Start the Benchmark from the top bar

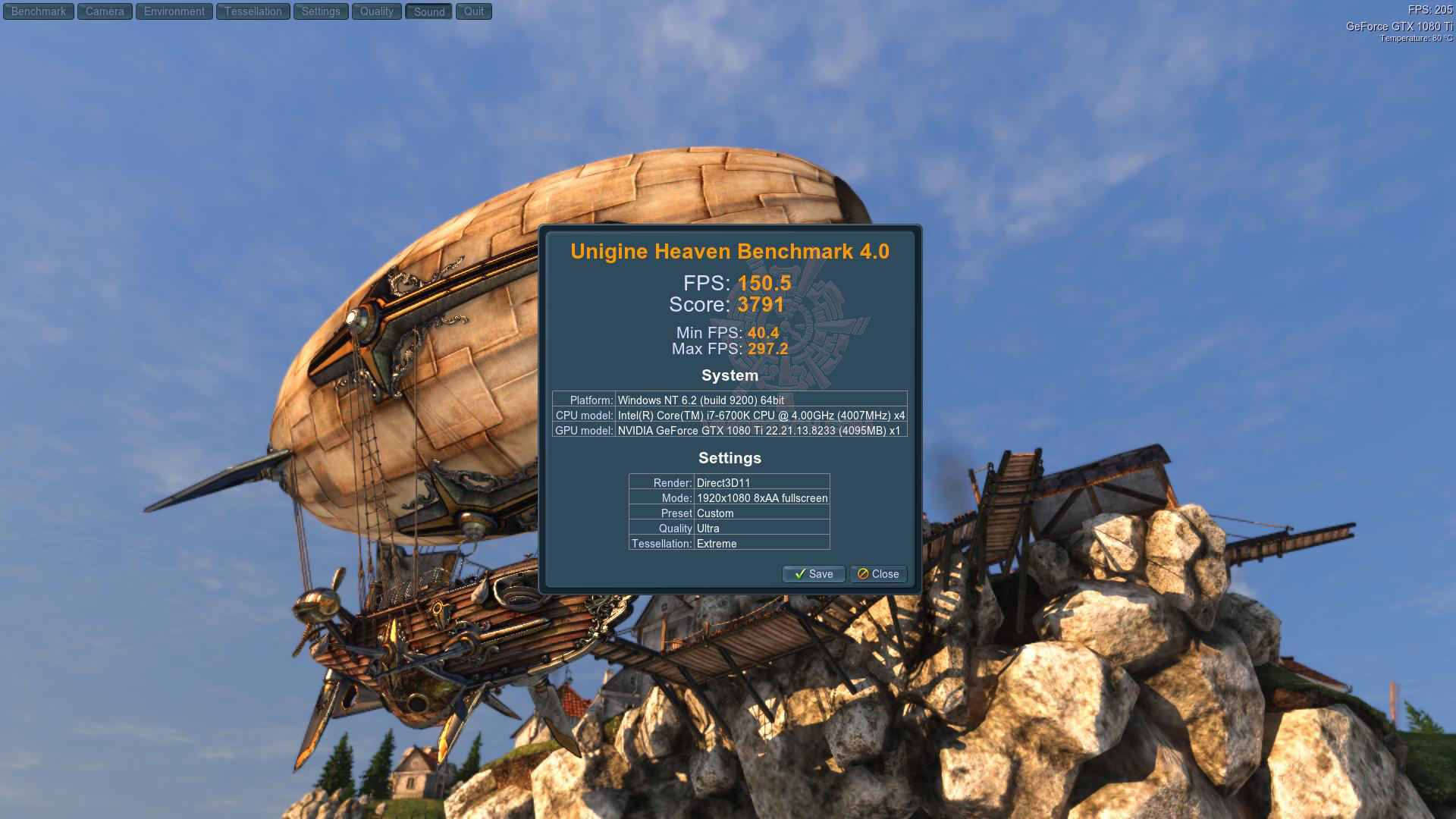click(x=39, y=11)
